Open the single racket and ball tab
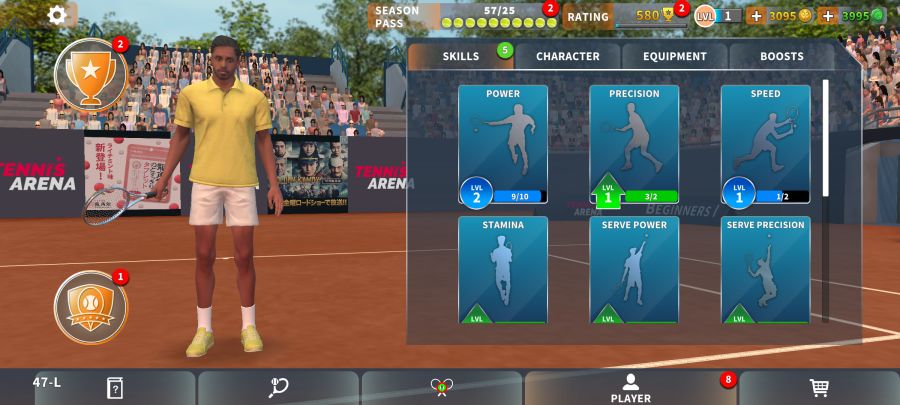This screenshot has width=900, height=405. 279,388
